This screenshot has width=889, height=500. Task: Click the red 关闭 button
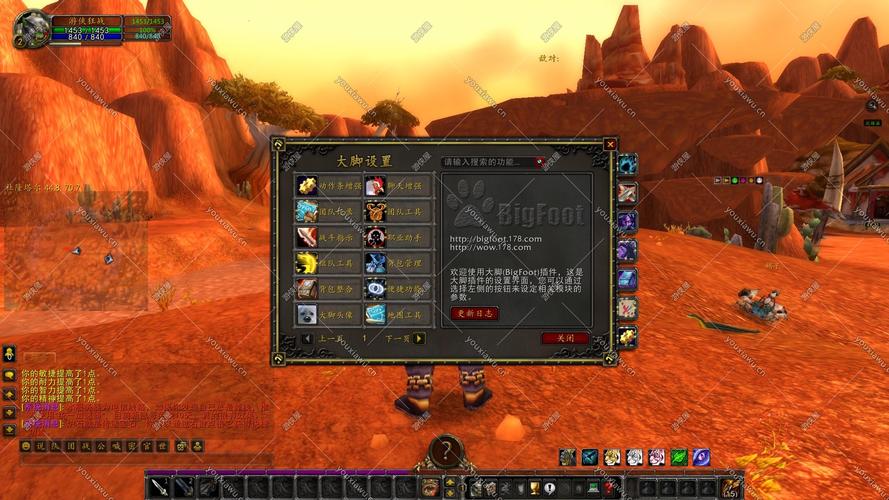click(x=565, y=338)
